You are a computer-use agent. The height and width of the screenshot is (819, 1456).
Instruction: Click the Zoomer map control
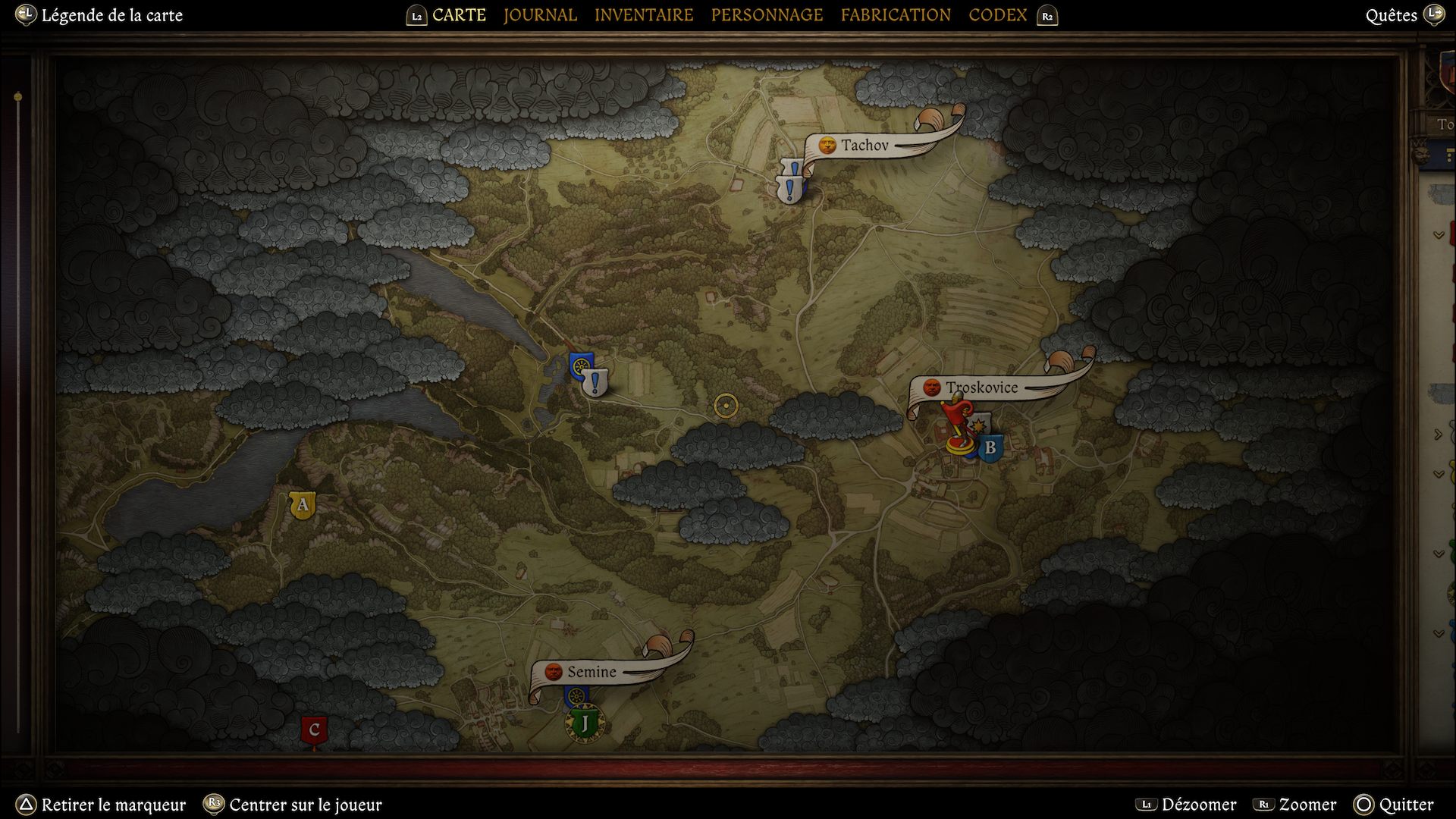1307,805
